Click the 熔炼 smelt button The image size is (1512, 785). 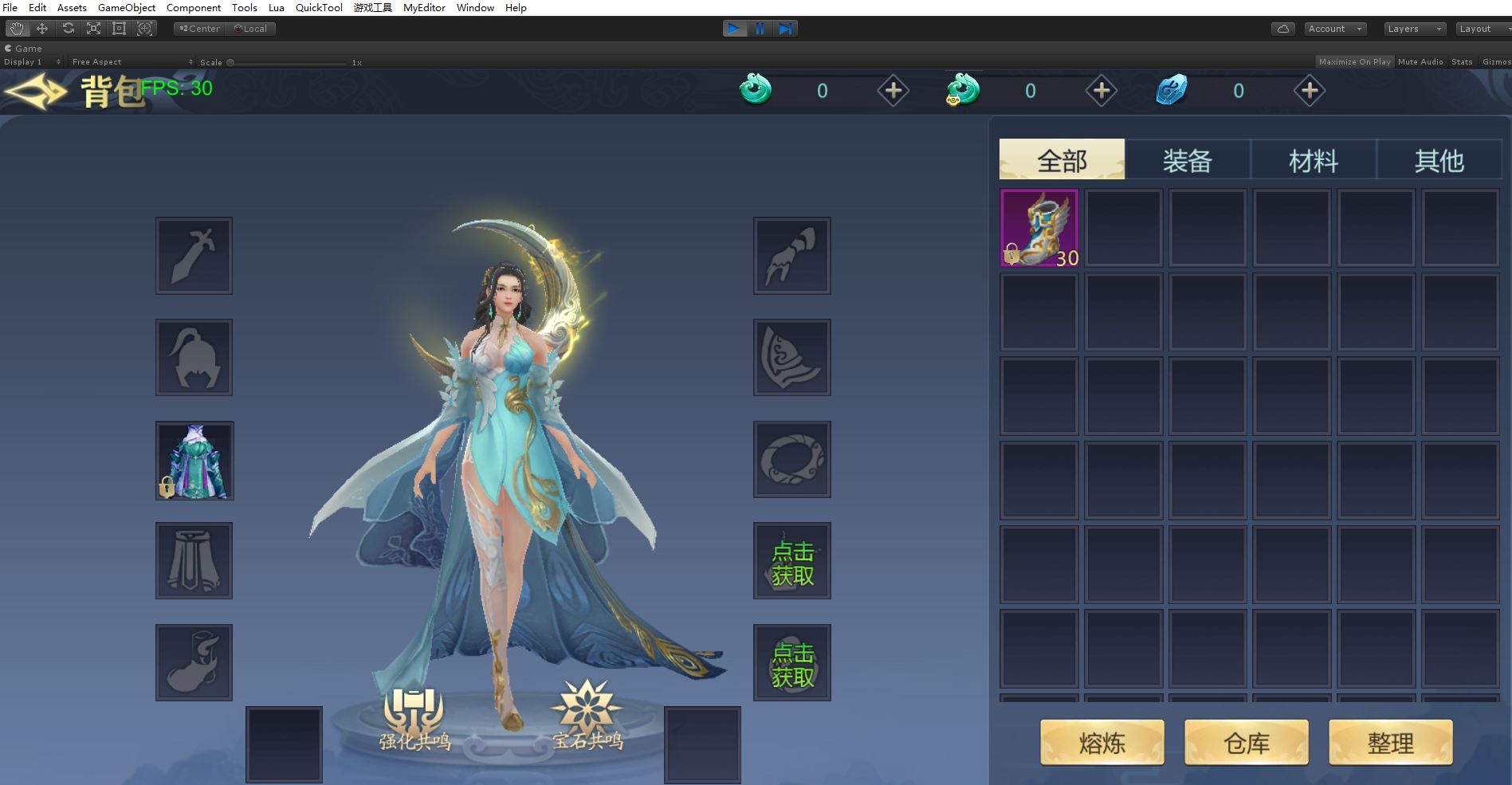1102,743
